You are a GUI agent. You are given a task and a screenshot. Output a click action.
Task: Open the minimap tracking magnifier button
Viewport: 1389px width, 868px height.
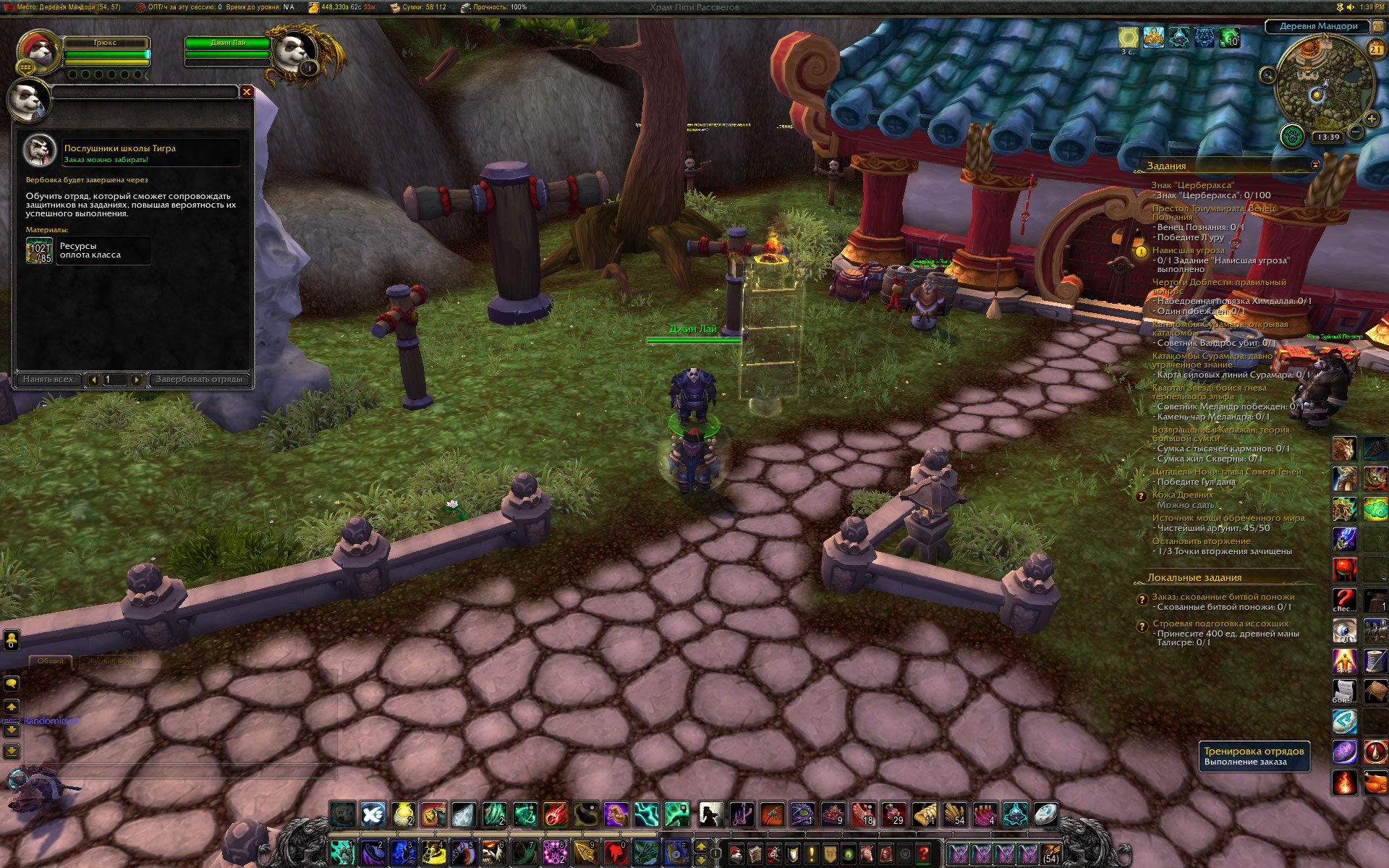[1267, 75]
